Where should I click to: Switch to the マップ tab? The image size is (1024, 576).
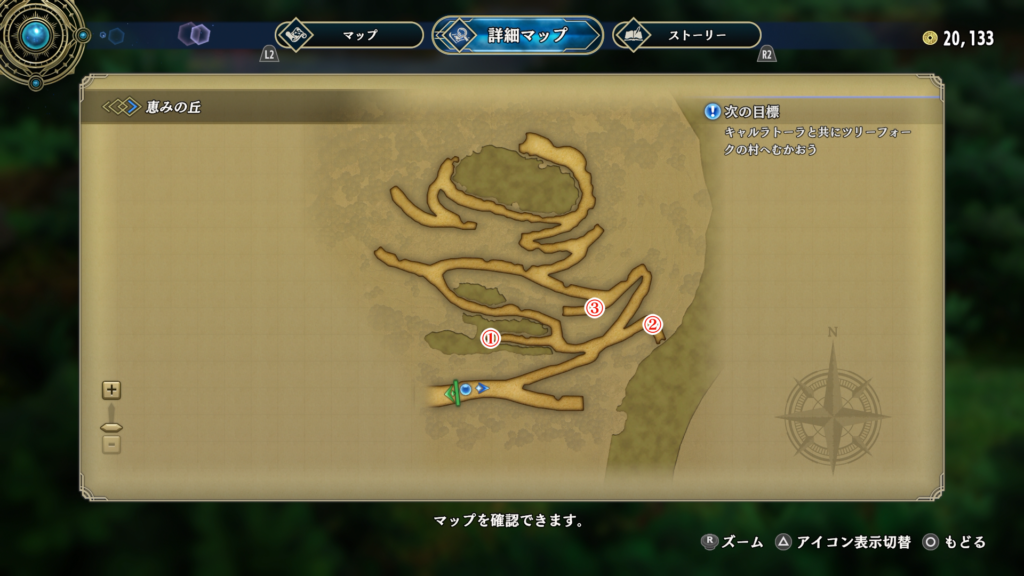pyautogui.click(x=349, y=35)
